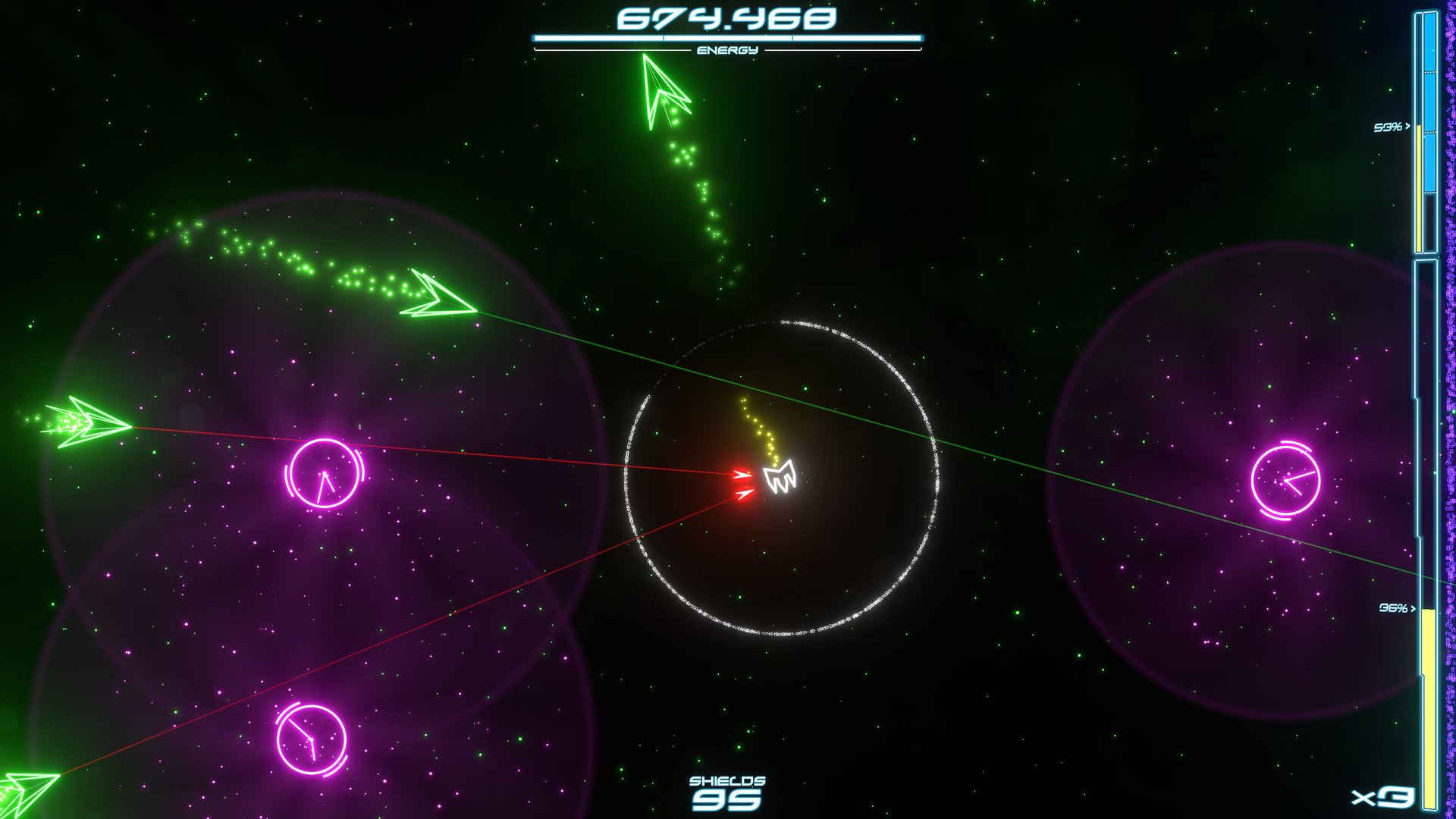Click the ENERGY label below the score

(x=727, y=50)
